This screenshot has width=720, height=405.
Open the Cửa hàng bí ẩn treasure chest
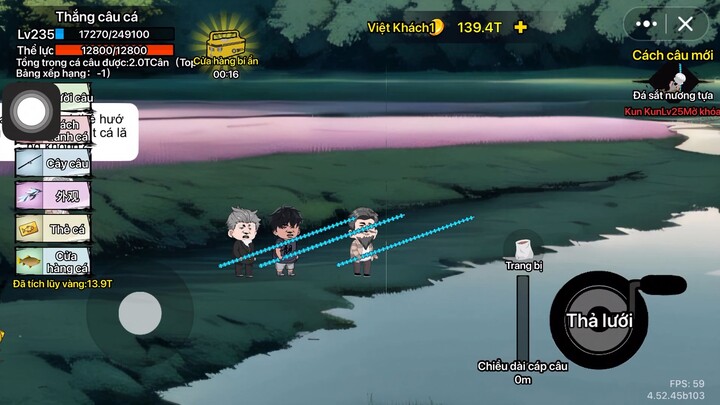point(224,45)
